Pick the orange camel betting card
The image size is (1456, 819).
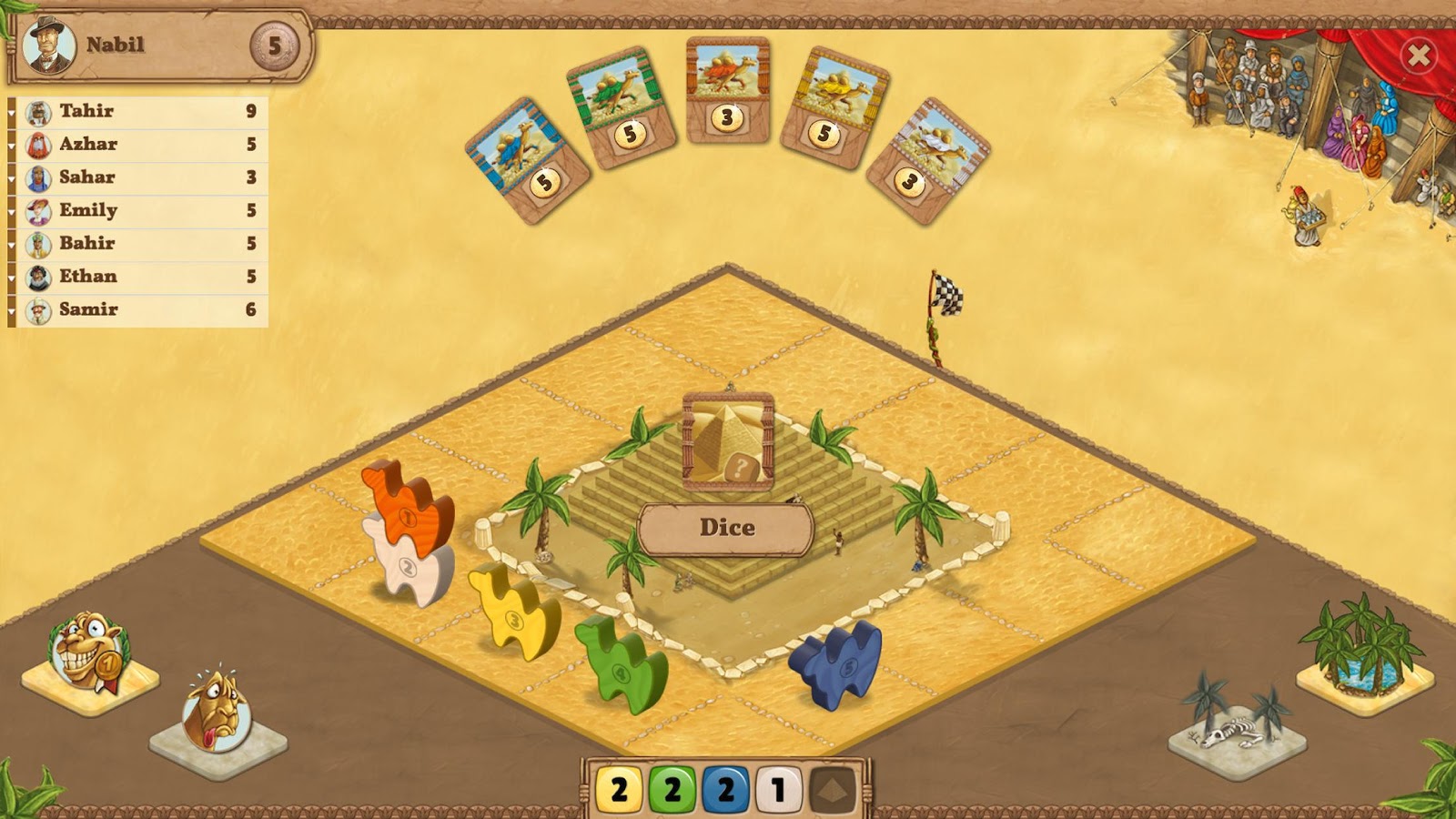tap(727, 91)
